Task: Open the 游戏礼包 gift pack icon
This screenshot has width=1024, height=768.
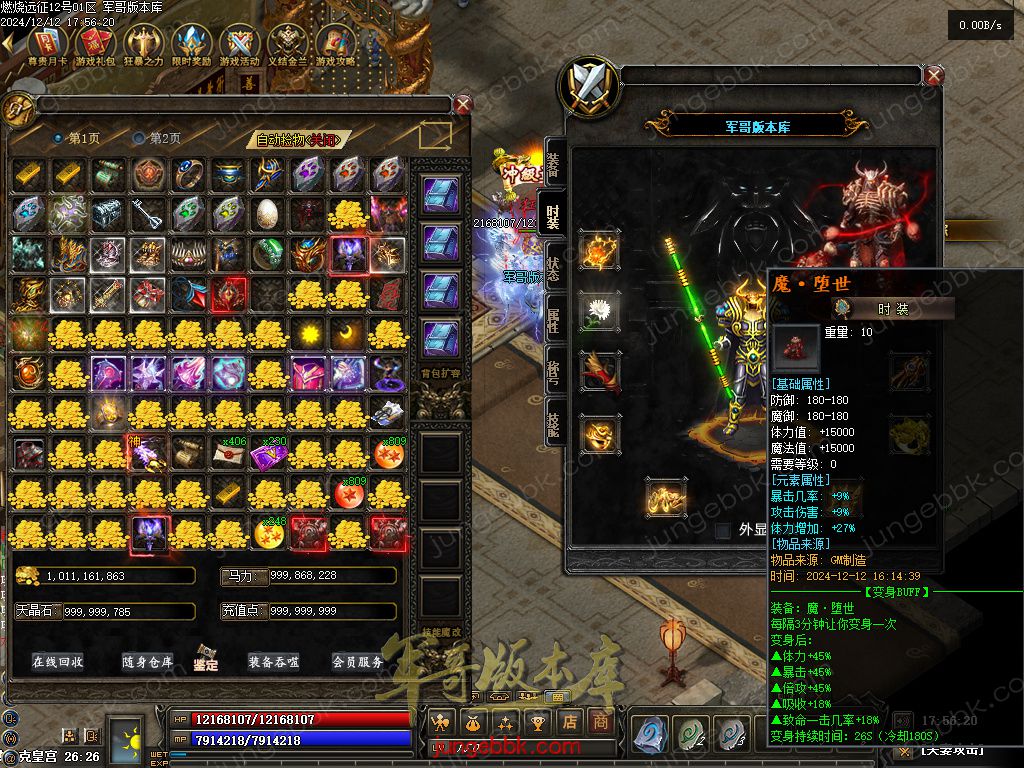Action: (x=95, y=45)
